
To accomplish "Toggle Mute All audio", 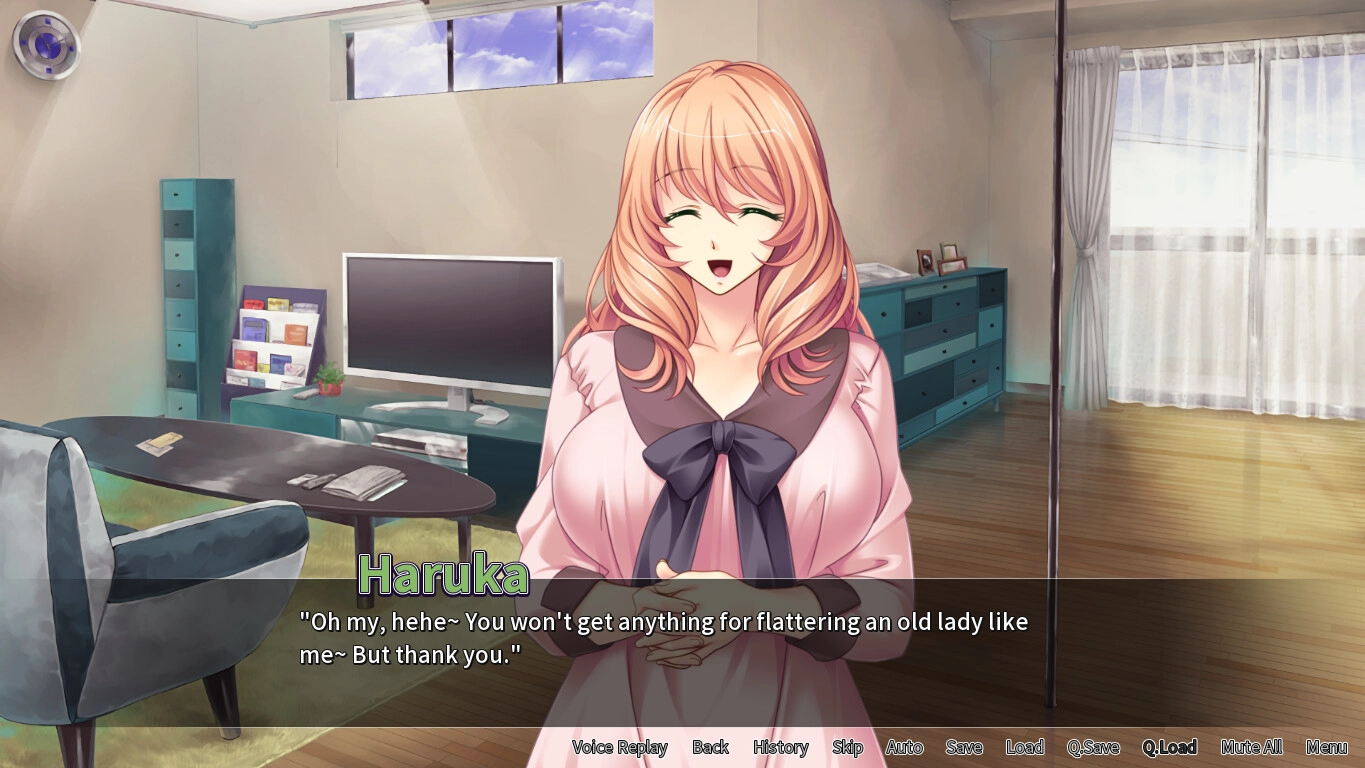I will [x=1251, y=747].
